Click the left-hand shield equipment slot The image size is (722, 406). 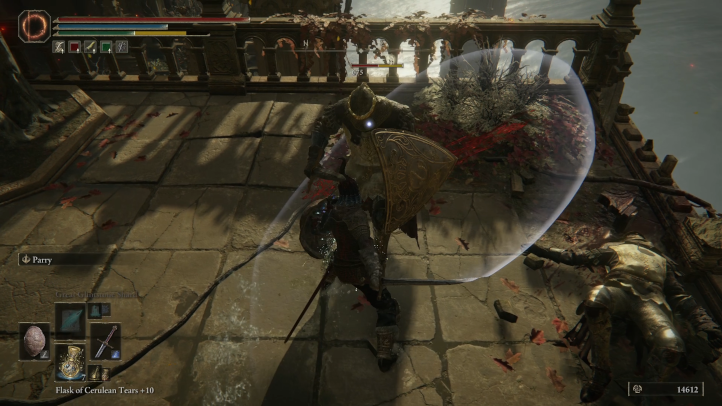click(x=33, y=341)
